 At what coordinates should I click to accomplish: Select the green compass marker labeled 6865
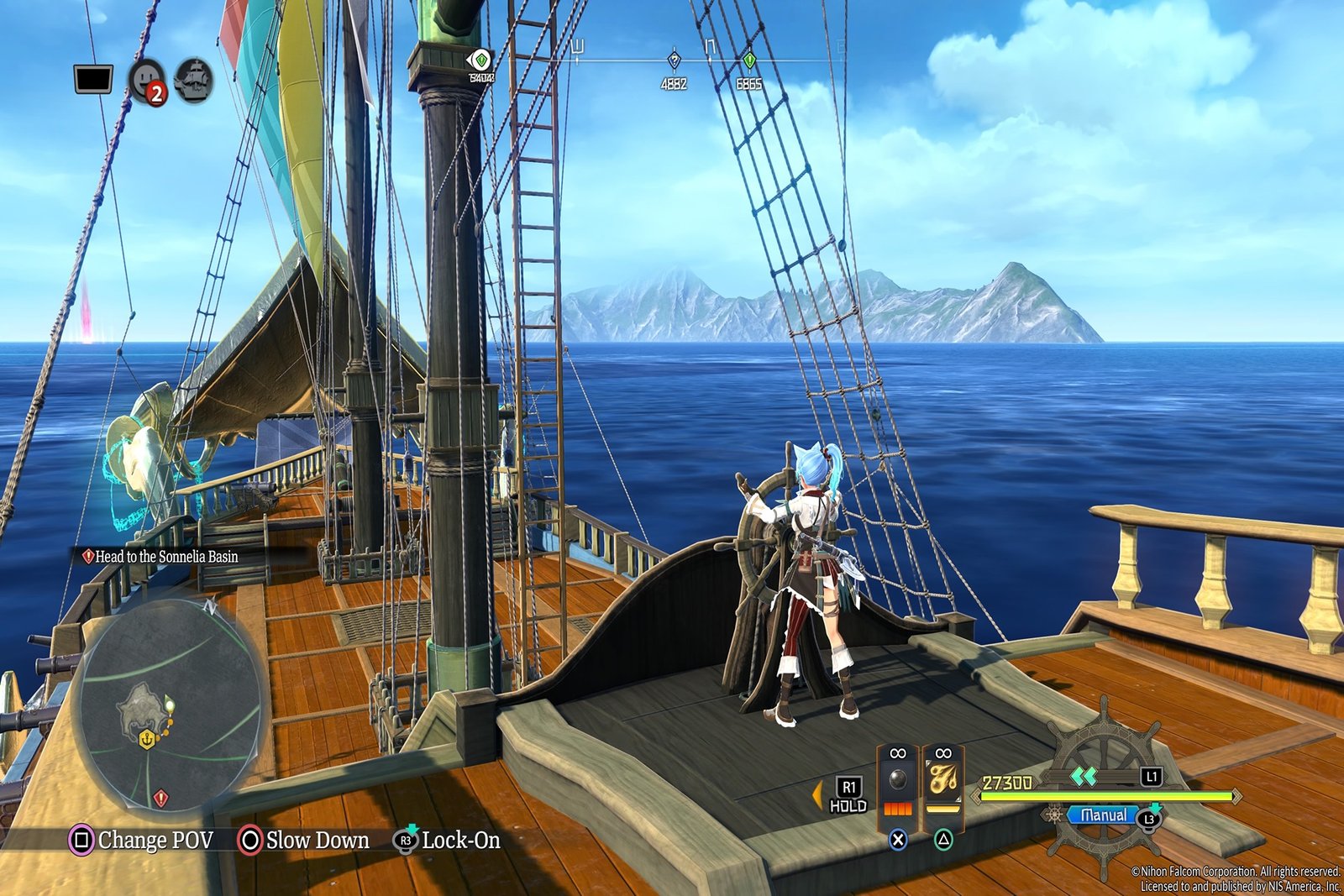tap(748, 62)
